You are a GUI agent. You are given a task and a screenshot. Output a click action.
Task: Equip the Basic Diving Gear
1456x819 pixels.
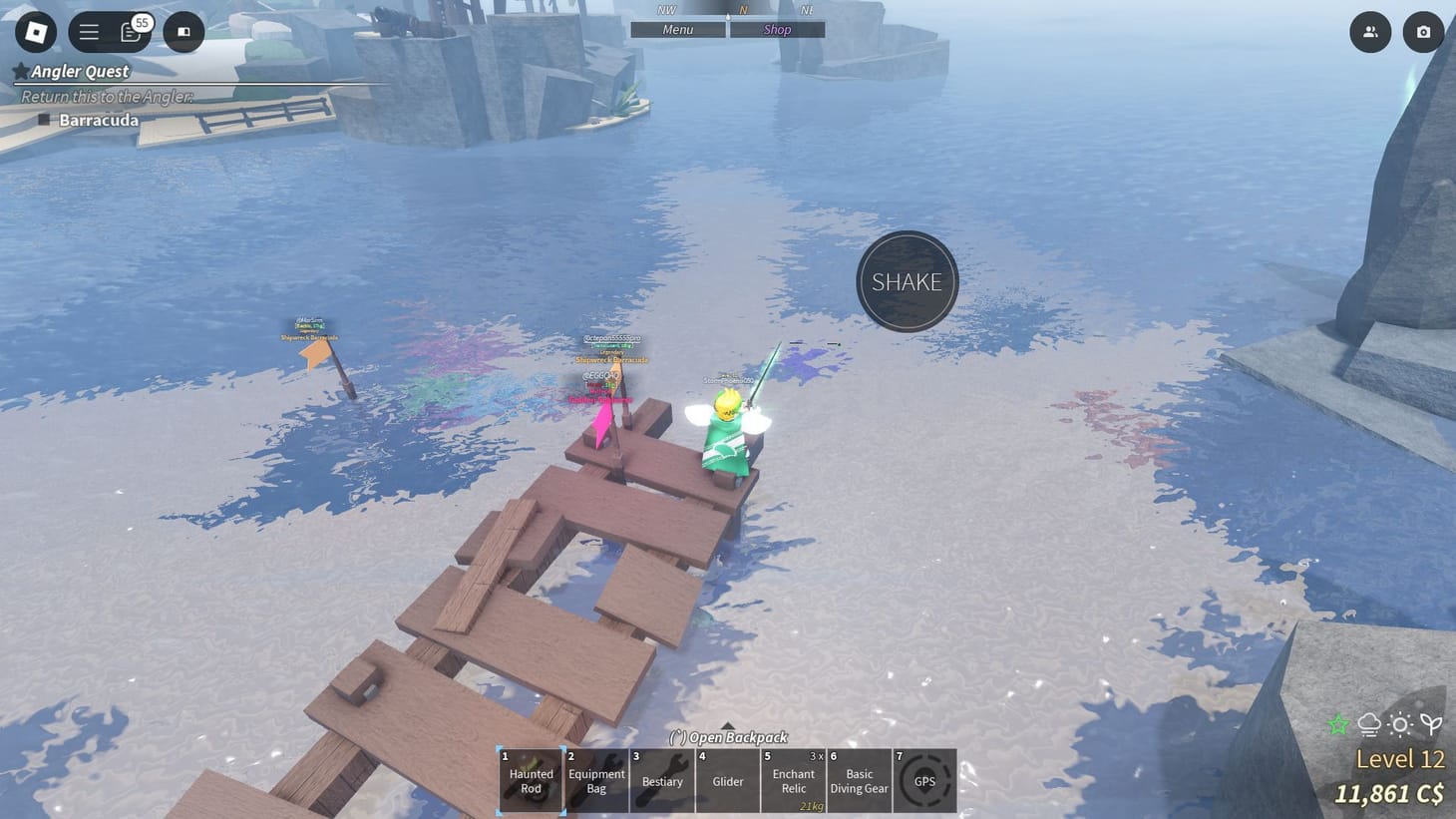[x=859, y=780]
